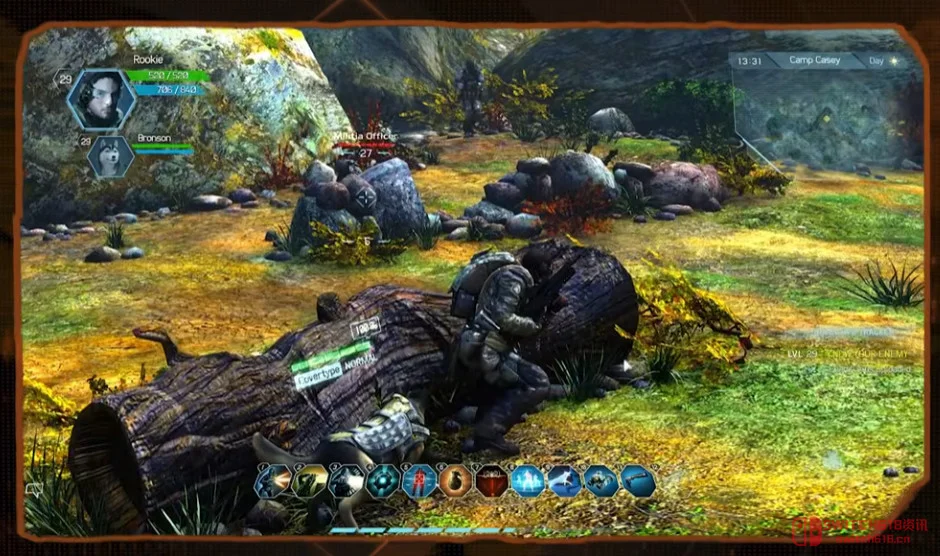Viewport: 940px width, 556px height.
Task: Activate the red targeted-body ability
Action: pyautogui.click(x=419, y=482)
